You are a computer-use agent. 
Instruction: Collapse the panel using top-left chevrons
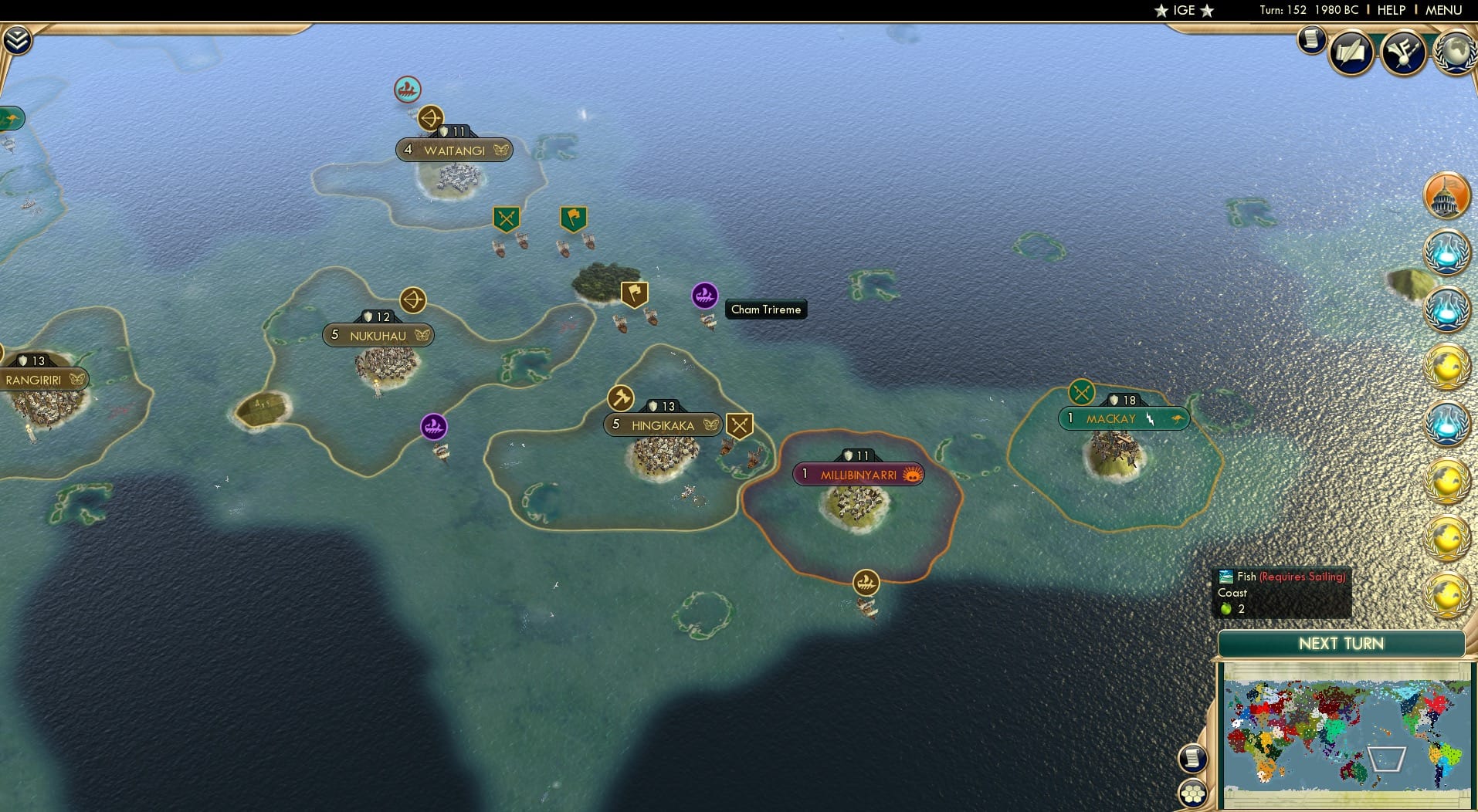pyautogui.click(x=18, y=39)
